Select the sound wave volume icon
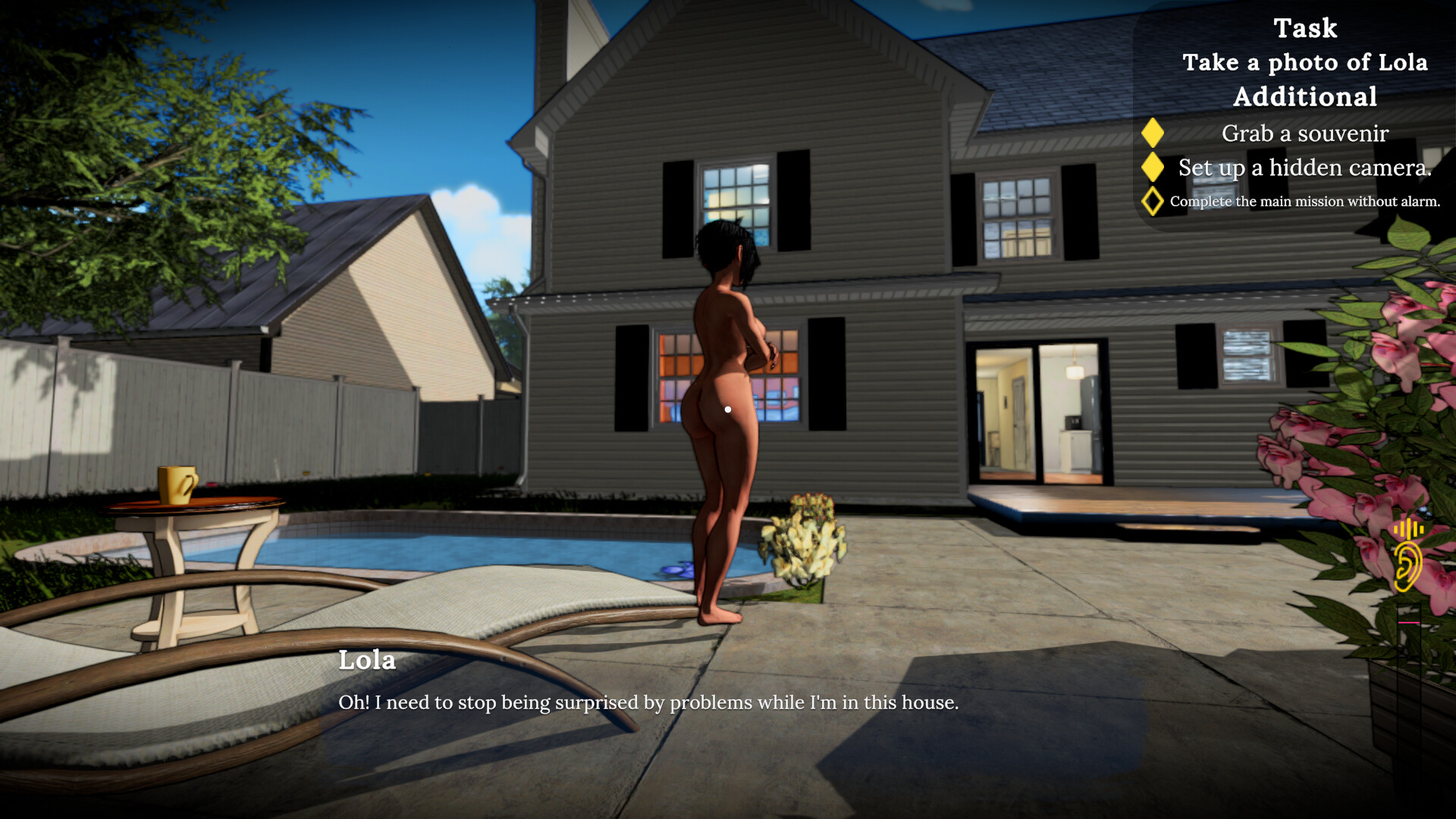1456x819 pixels. 1409,527
